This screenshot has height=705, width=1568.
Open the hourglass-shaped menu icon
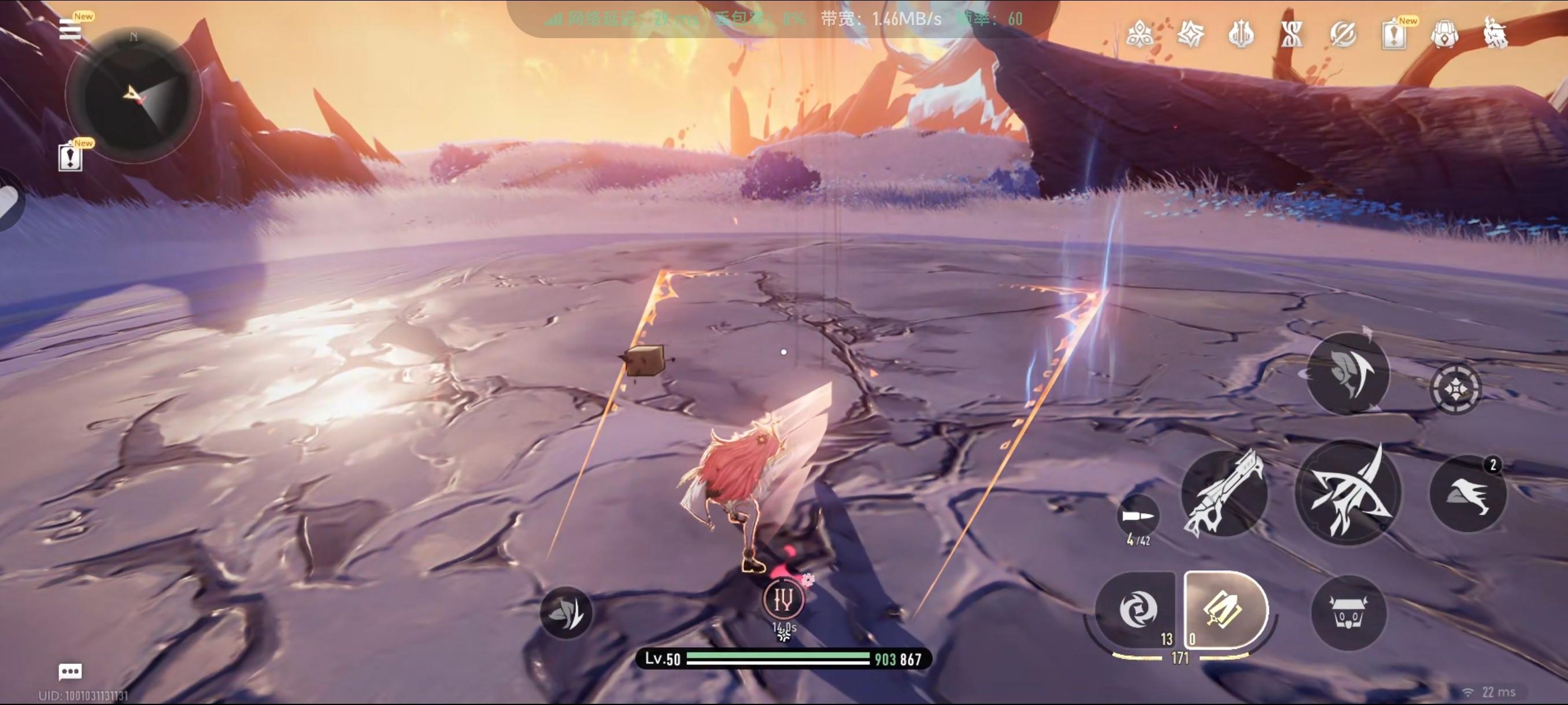click(x=1291, y=34)
